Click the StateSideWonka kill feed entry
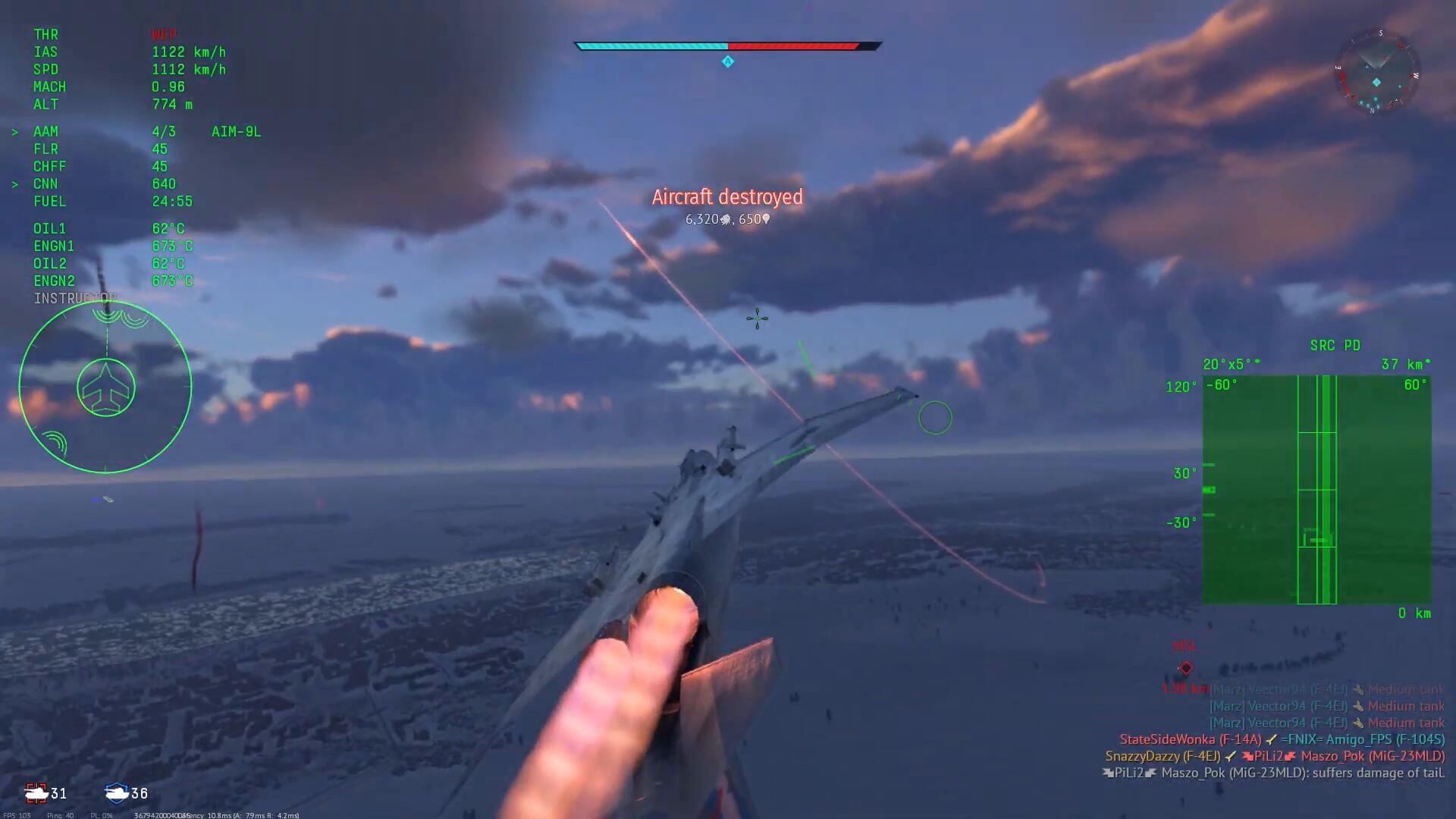Viewport: 1456px width, 819px height. click(x=1282, y=739)
